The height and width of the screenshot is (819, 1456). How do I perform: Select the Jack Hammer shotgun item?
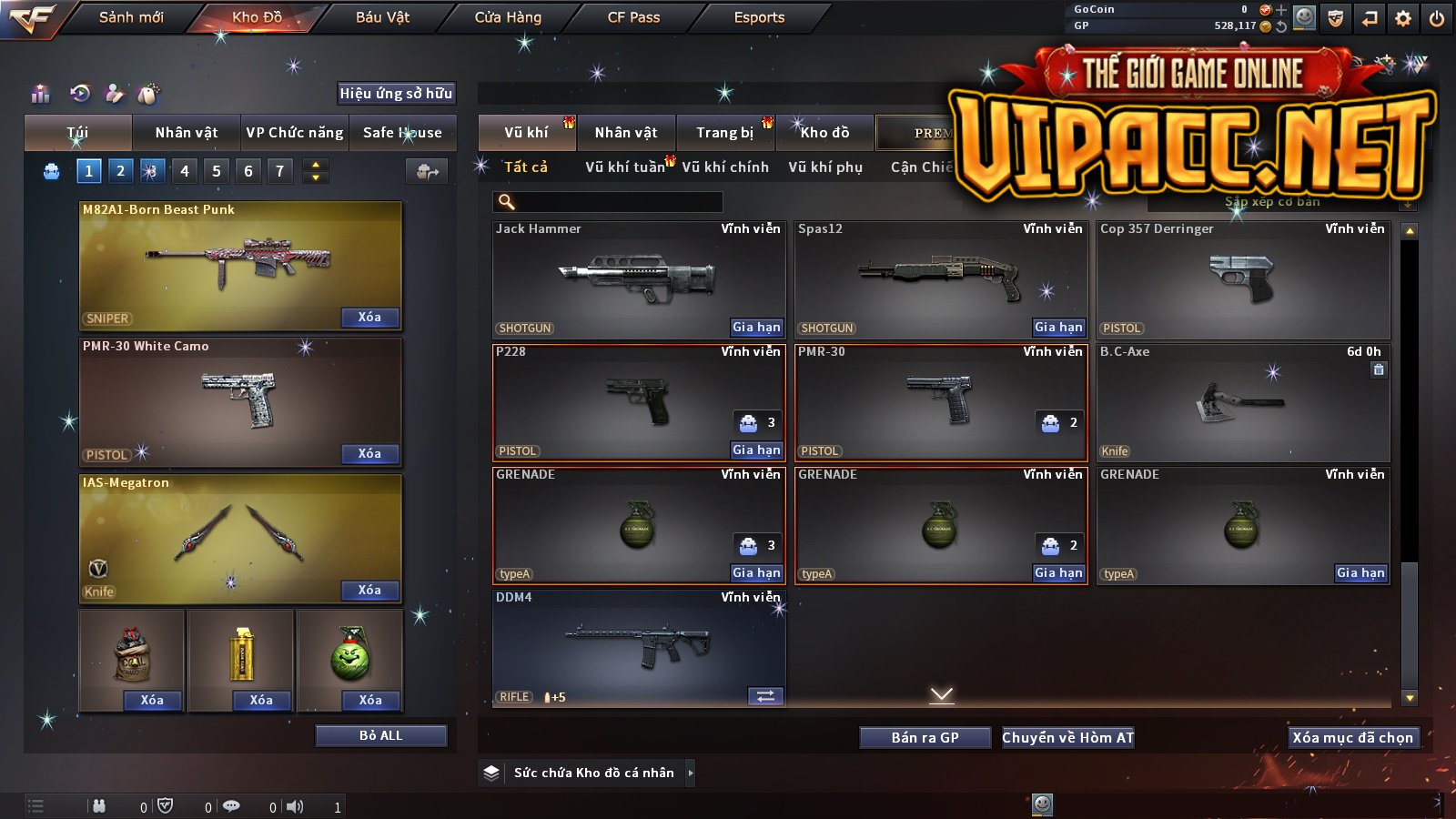pyautogui.click(x=637, y=278)
